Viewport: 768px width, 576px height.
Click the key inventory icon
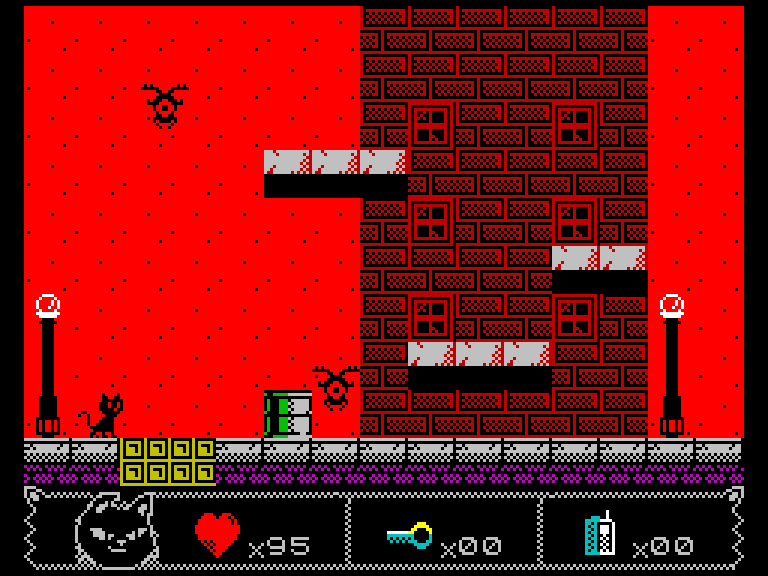pyautogui.click(x=410, y=536)
